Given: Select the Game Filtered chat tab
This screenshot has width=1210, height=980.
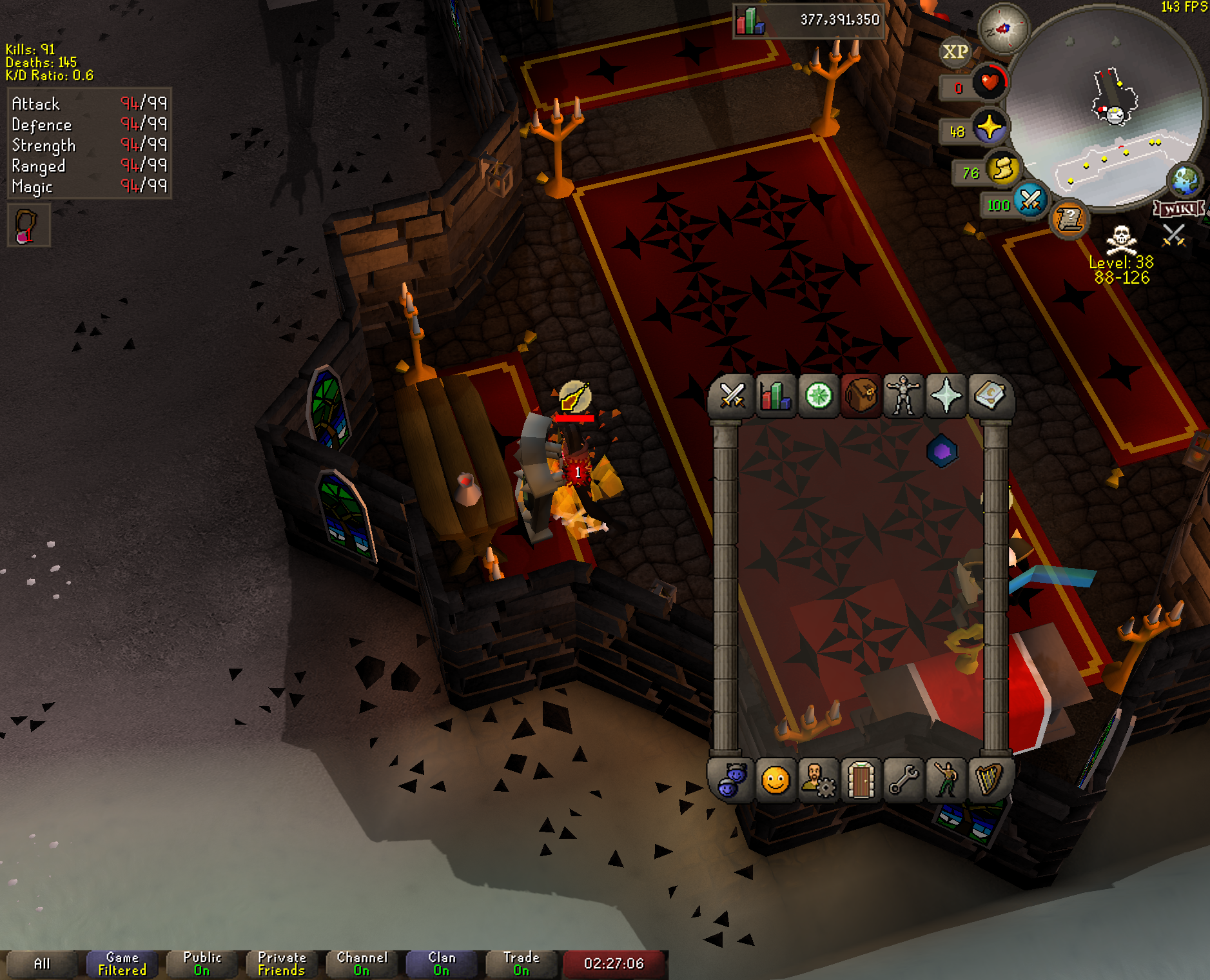Looking at the screenshot, I should (x=122, y=964).
